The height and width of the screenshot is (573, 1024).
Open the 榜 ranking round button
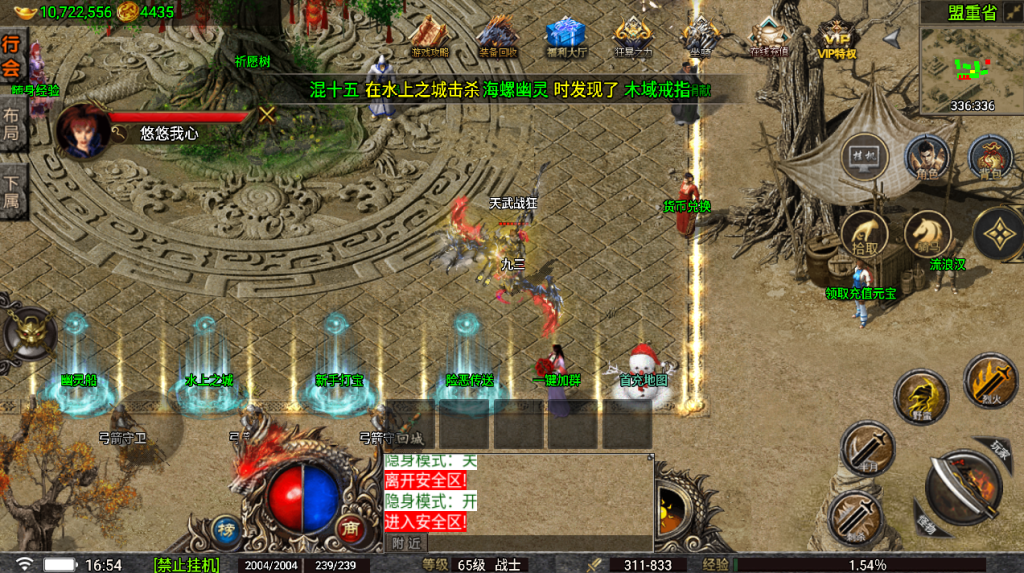[x=226, y=530]
